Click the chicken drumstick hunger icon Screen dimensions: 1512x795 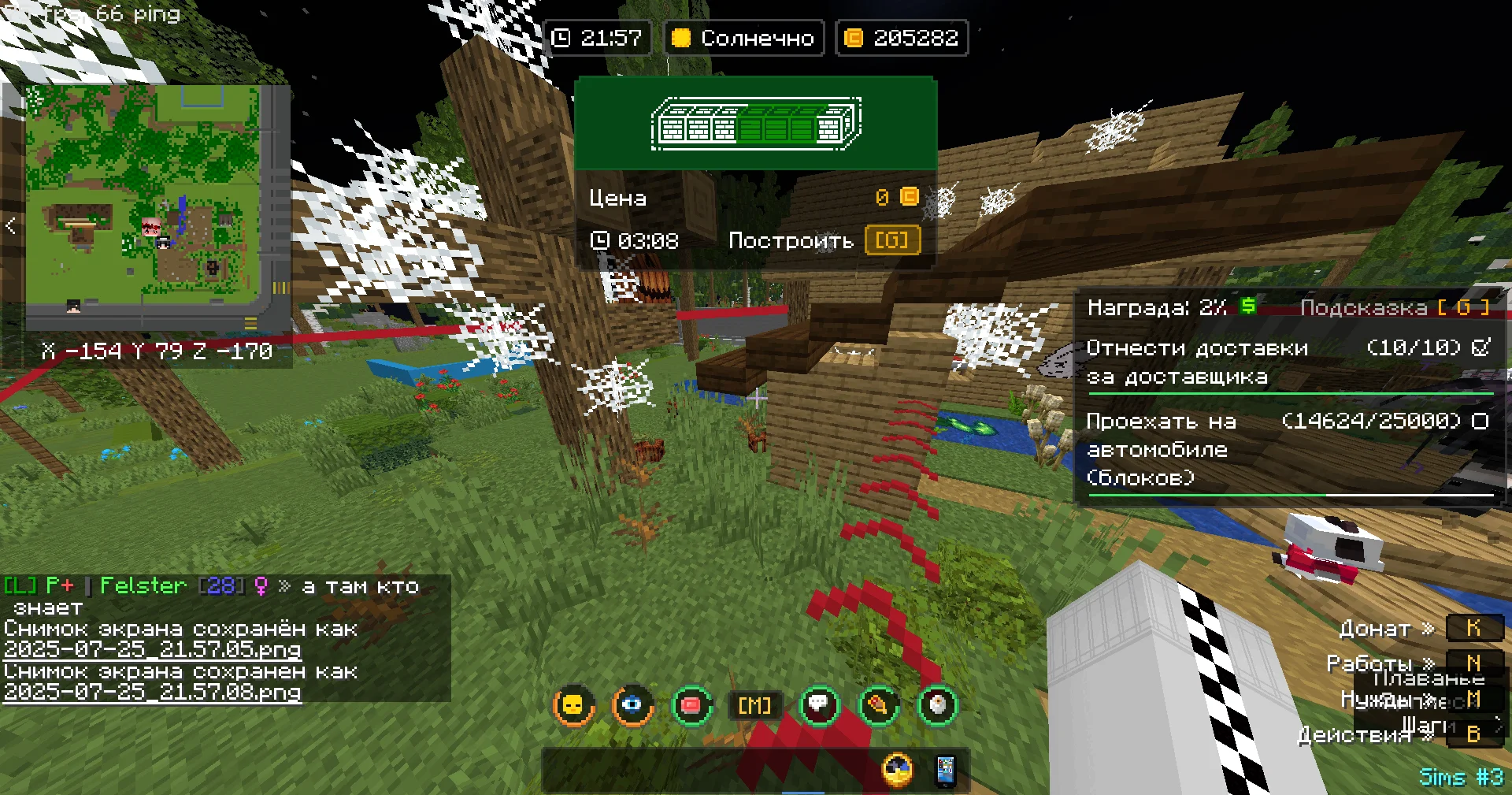click(x=878, y=705)
